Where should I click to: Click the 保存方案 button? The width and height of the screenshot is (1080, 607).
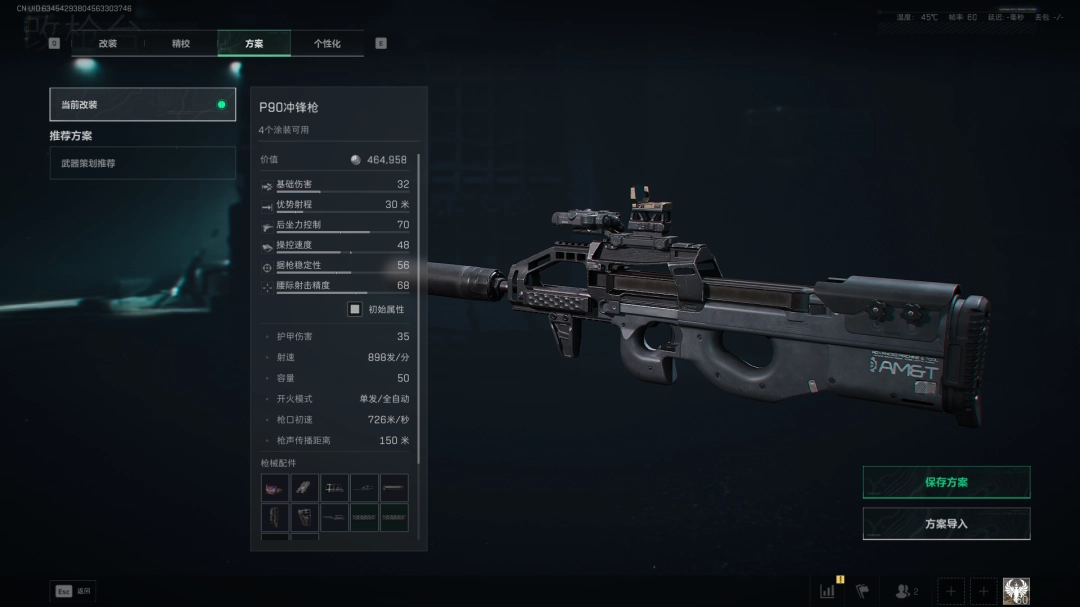[946, 482]
